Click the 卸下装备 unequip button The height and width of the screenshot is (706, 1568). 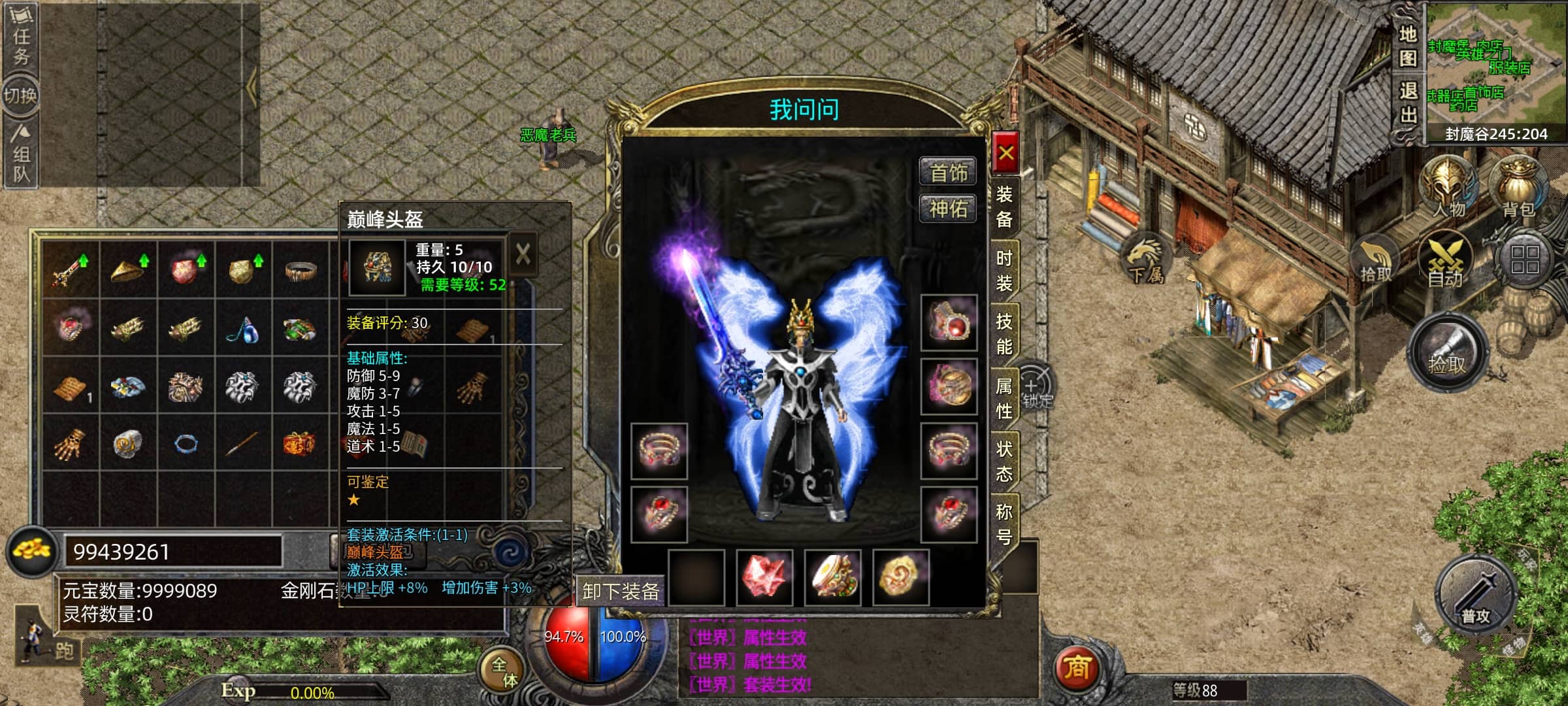(x=620, y=592)
